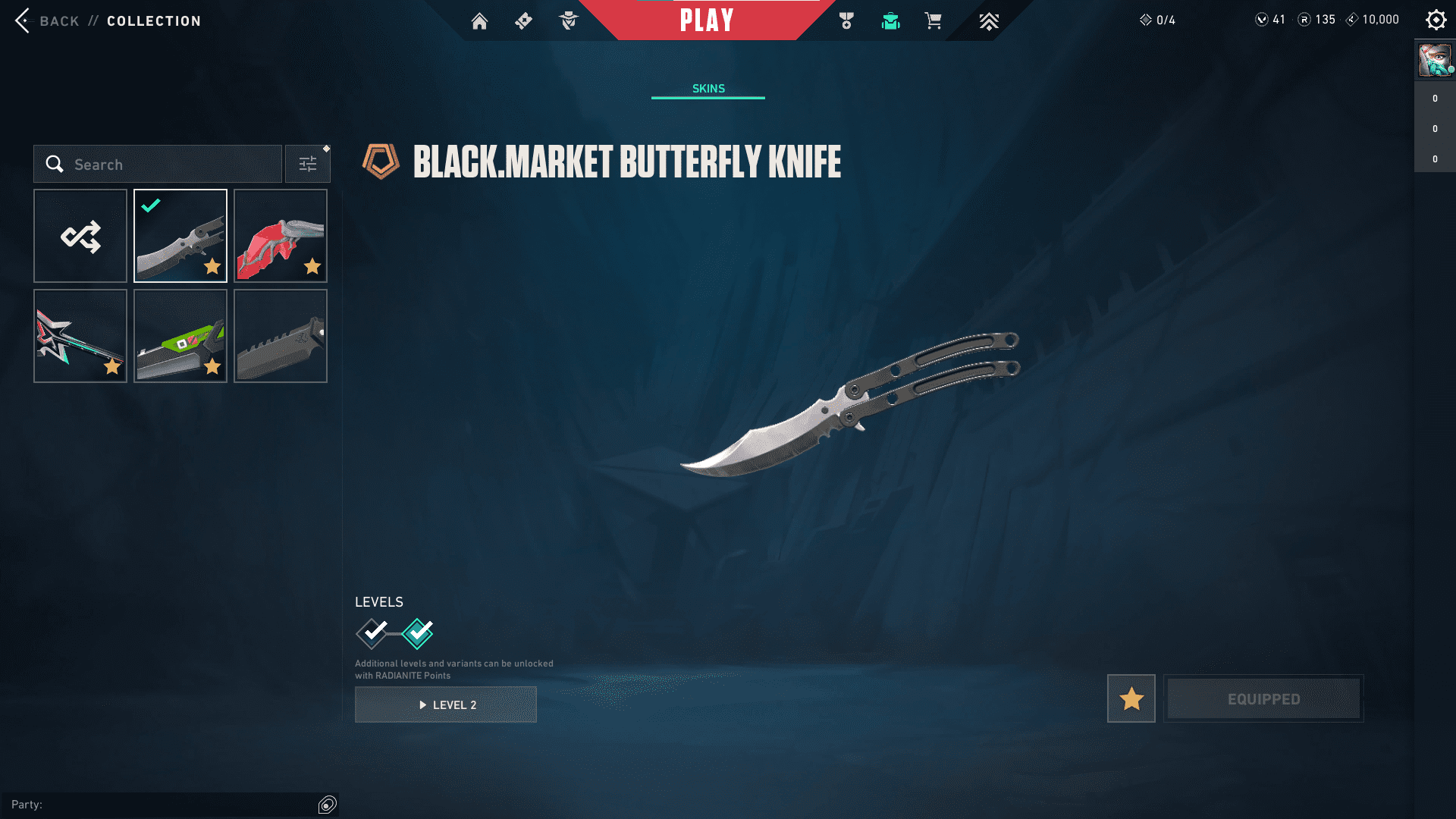1456x819 pixels.
Task: Open the Home screen icon
Action: 479,20
